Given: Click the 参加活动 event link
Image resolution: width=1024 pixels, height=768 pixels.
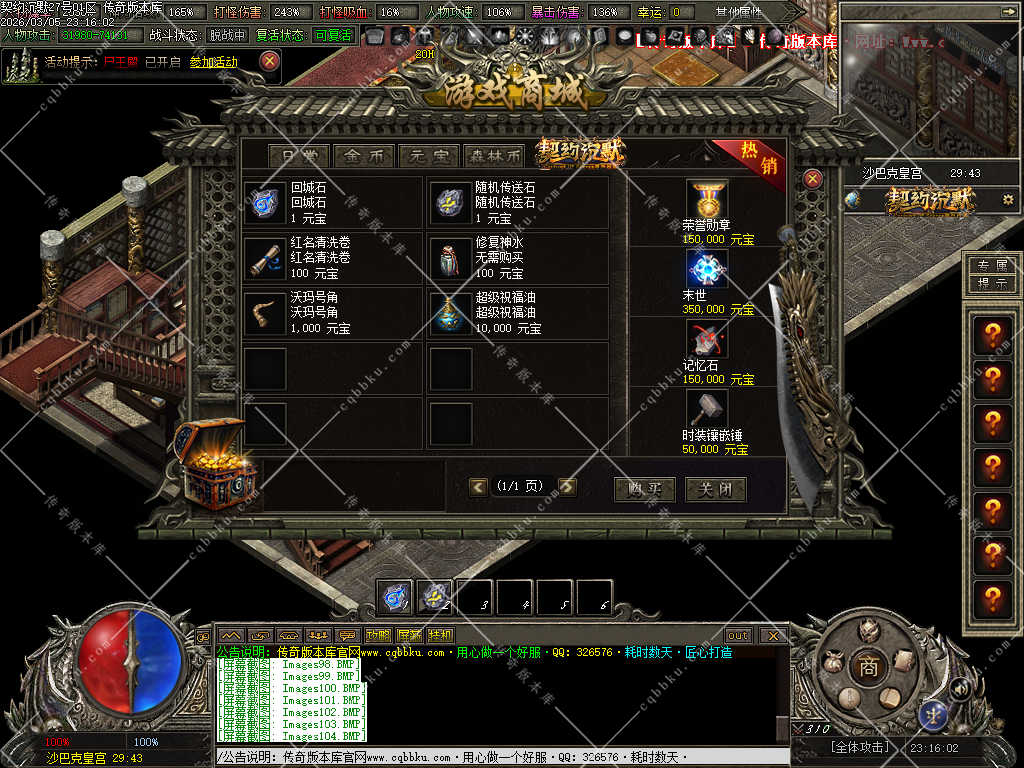Looking at the screenshot, I should point(213,62).
